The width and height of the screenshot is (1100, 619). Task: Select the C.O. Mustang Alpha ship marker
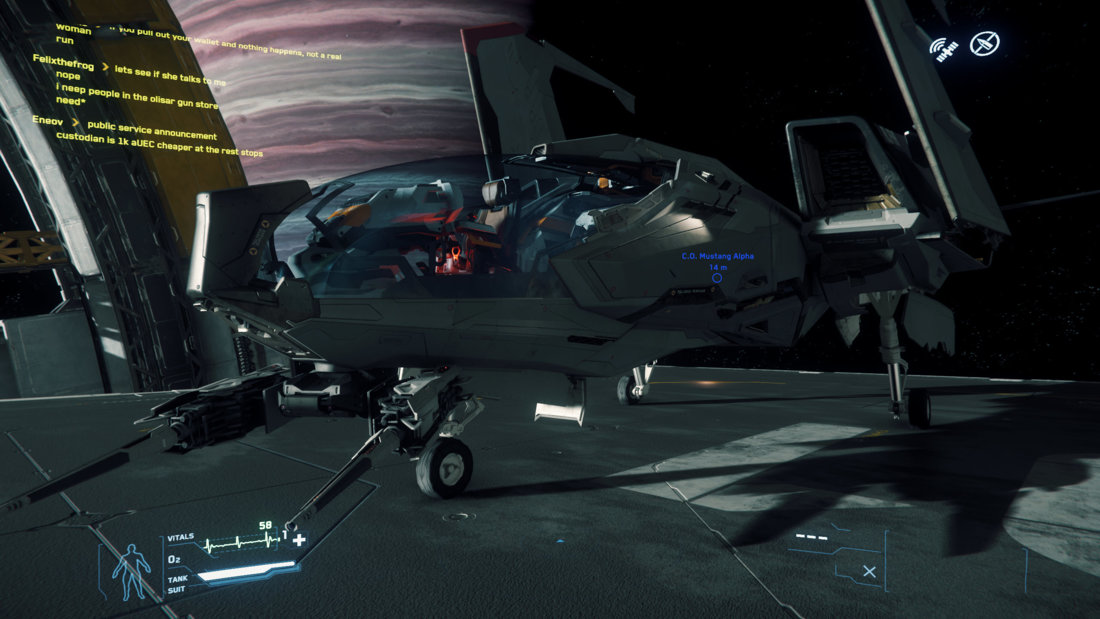click(717, 277)
